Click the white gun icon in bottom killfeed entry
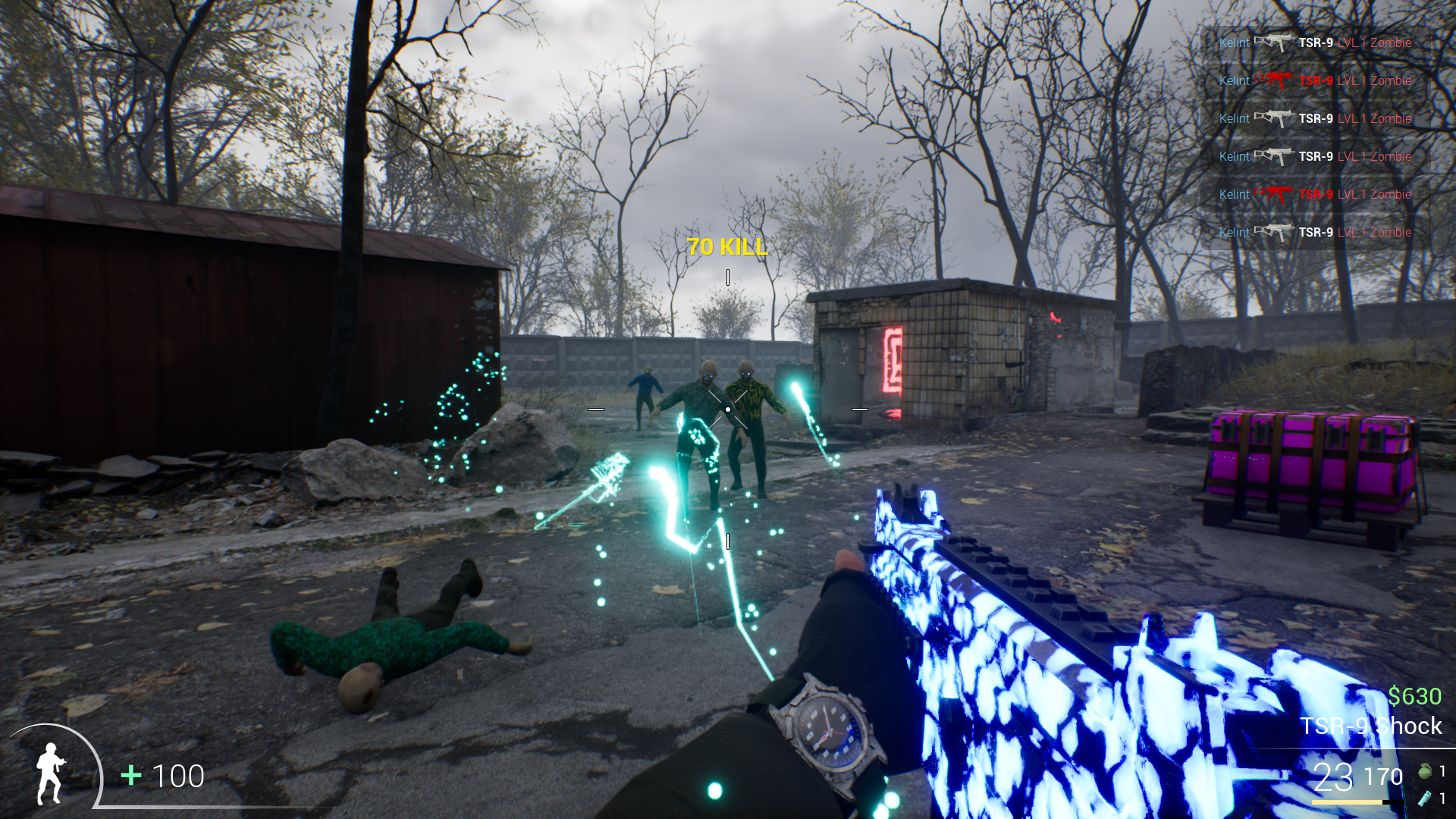 pos(1275,232)
